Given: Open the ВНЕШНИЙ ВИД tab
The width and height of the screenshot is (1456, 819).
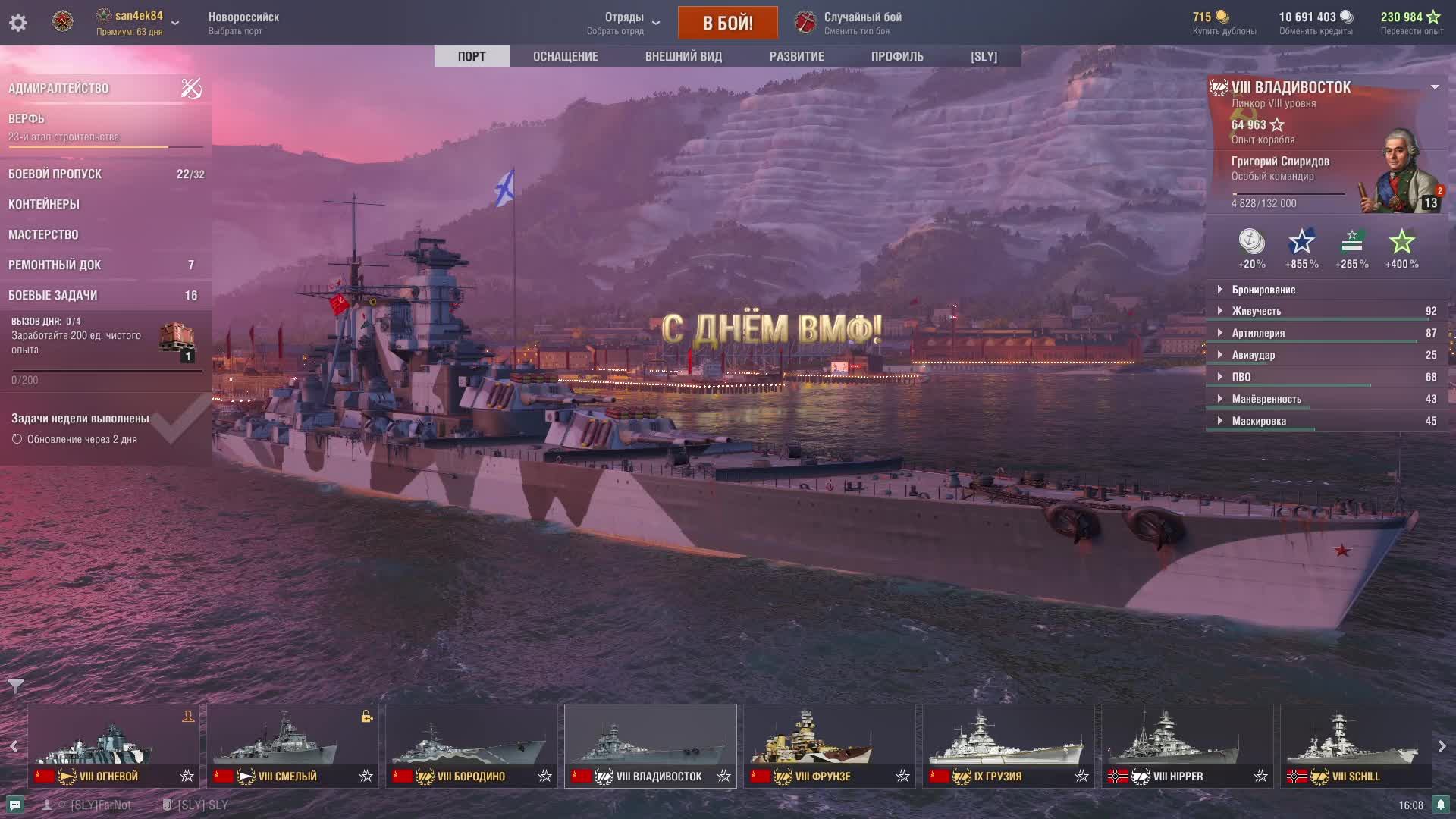Looking at the screenshot, I should click(683, 56).
